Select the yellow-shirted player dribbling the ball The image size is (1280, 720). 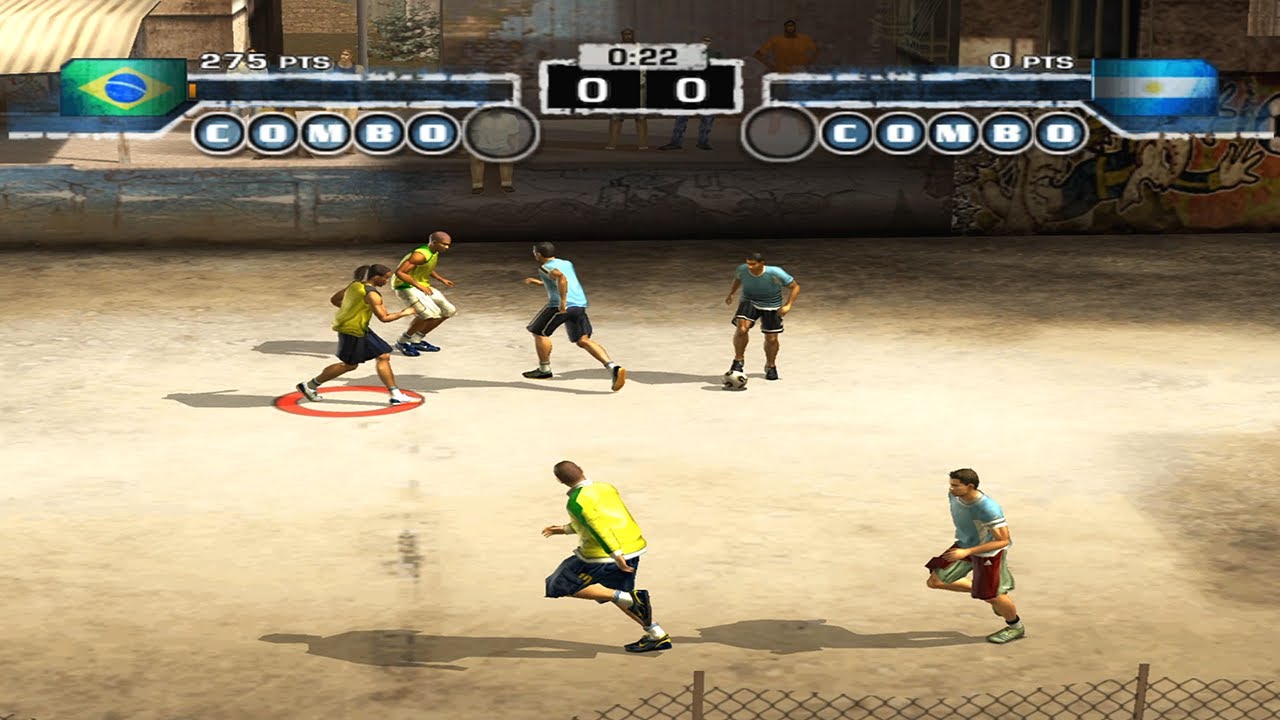[358, 320]
